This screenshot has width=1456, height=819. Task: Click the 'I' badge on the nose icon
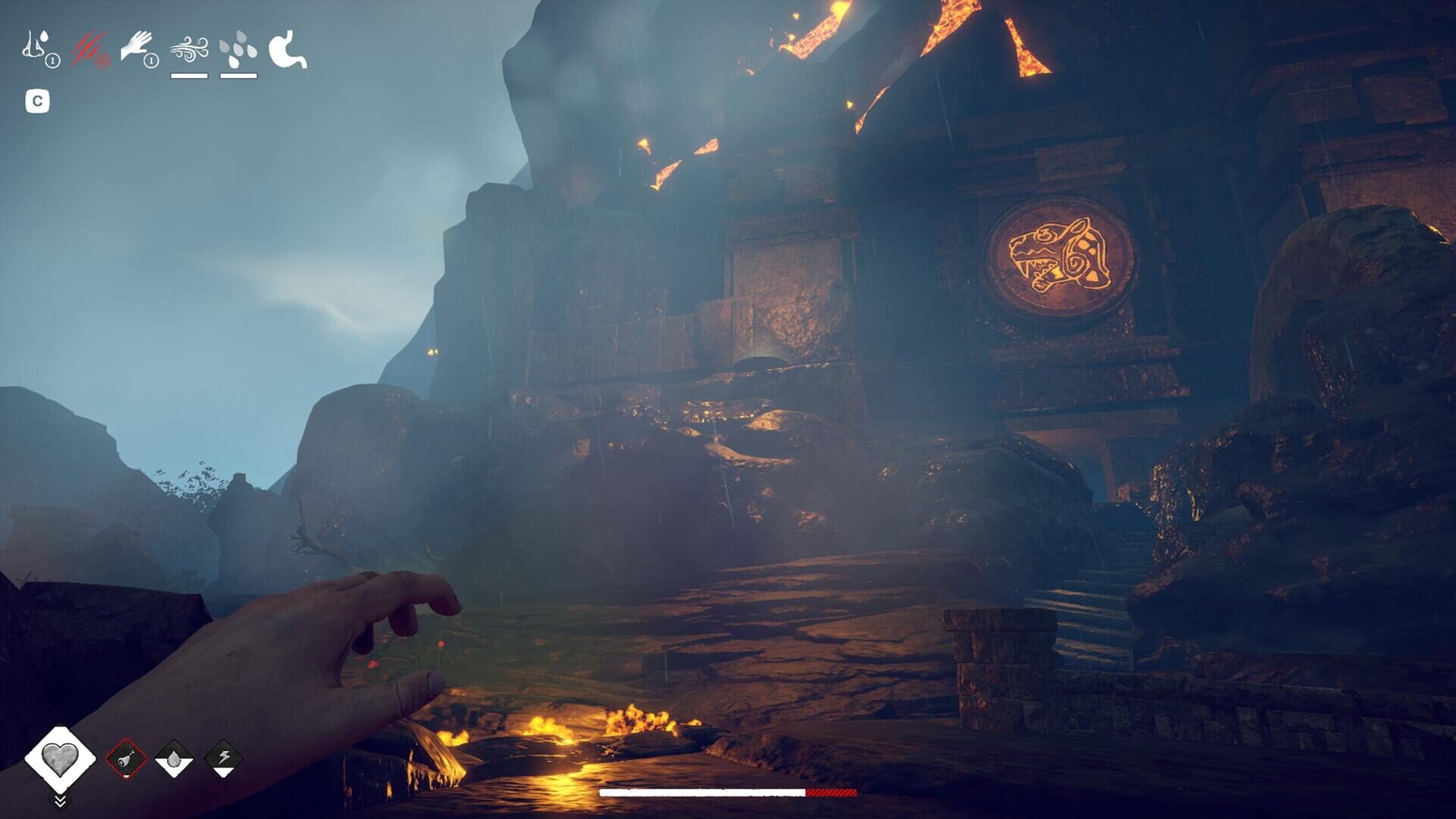pos(53,61)
